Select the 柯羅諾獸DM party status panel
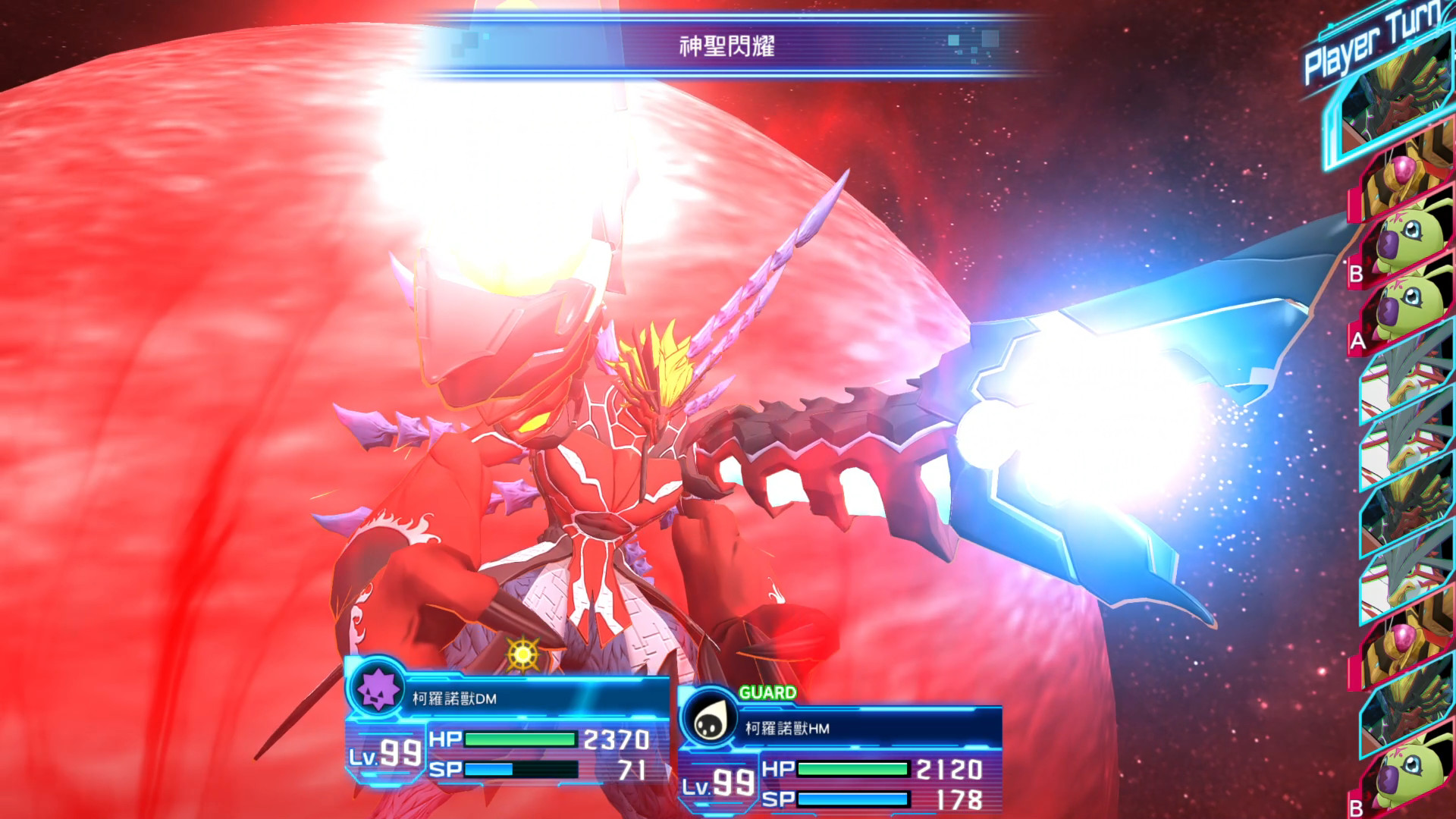 click(x=507, y=730)
